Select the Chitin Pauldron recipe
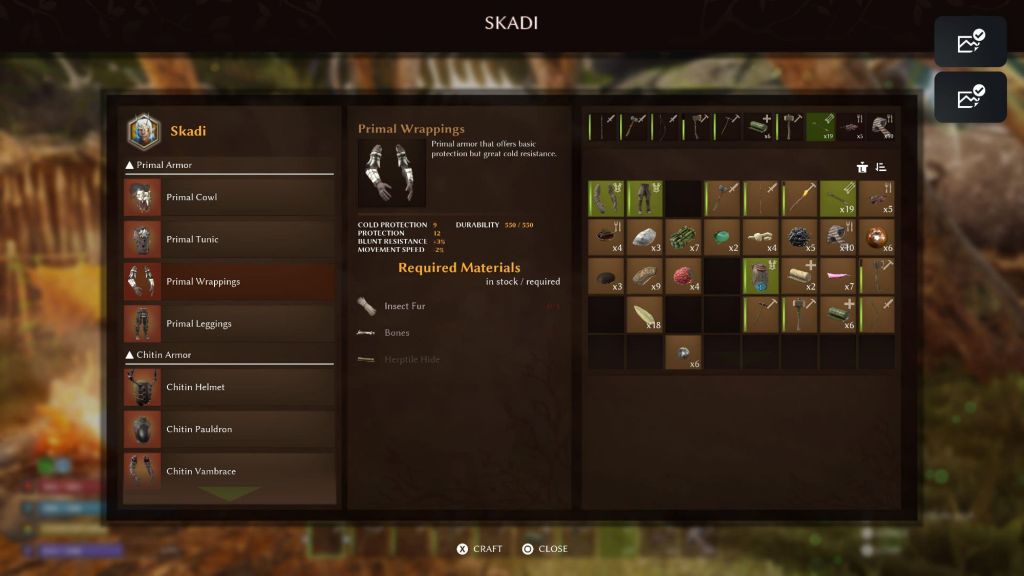This screenshot has height=576, width=1024. coord(229,429)
